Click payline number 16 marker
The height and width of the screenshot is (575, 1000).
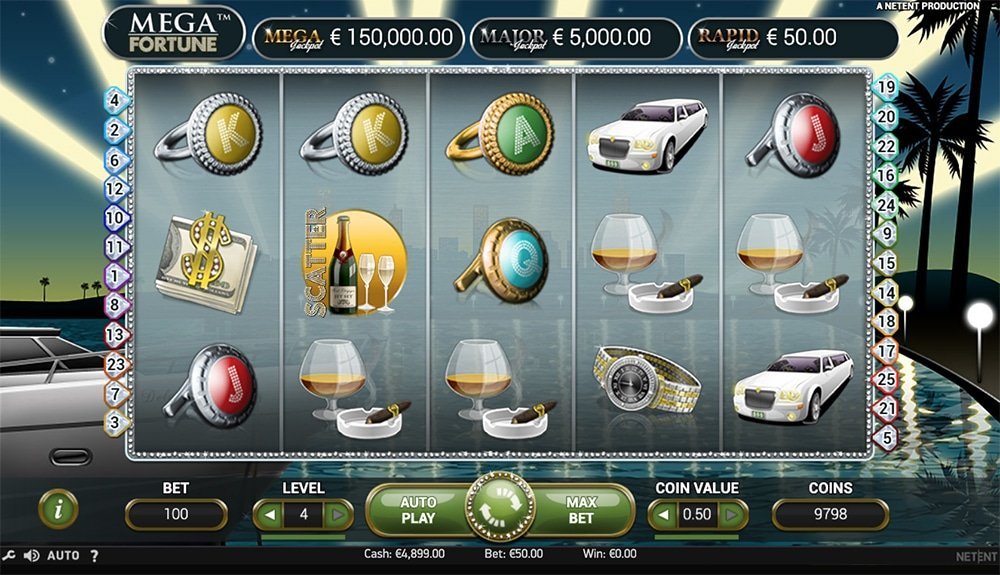(x=885, y=175)
